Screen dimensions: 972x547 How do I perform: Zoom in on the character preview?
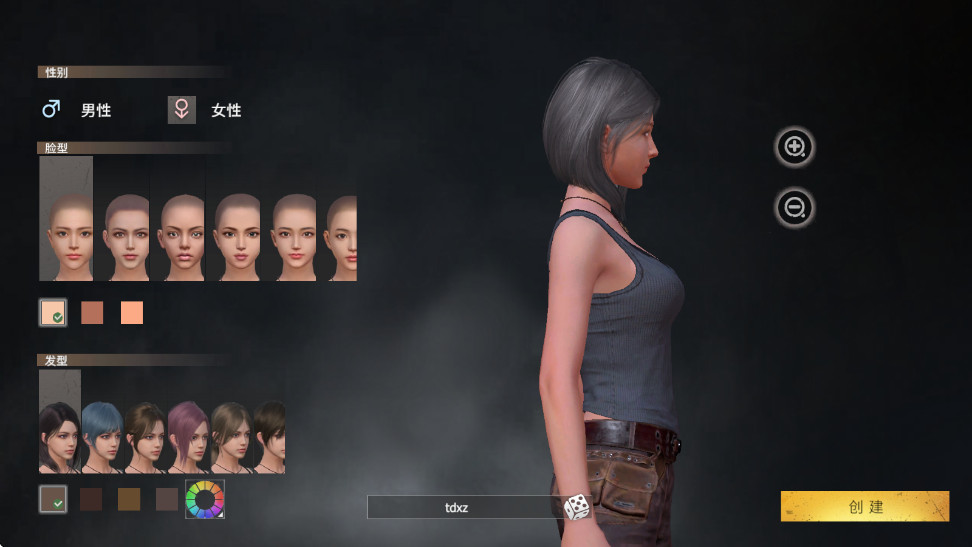click(795, 147)
